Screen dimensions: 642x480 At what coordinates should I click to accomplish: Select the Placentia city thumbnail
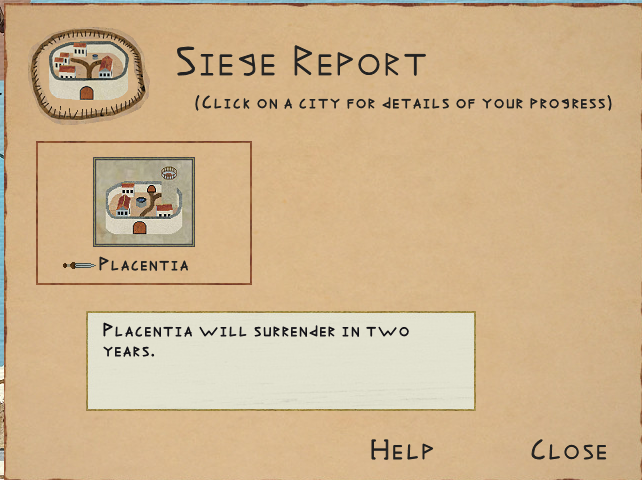click(x=144, y=202)
